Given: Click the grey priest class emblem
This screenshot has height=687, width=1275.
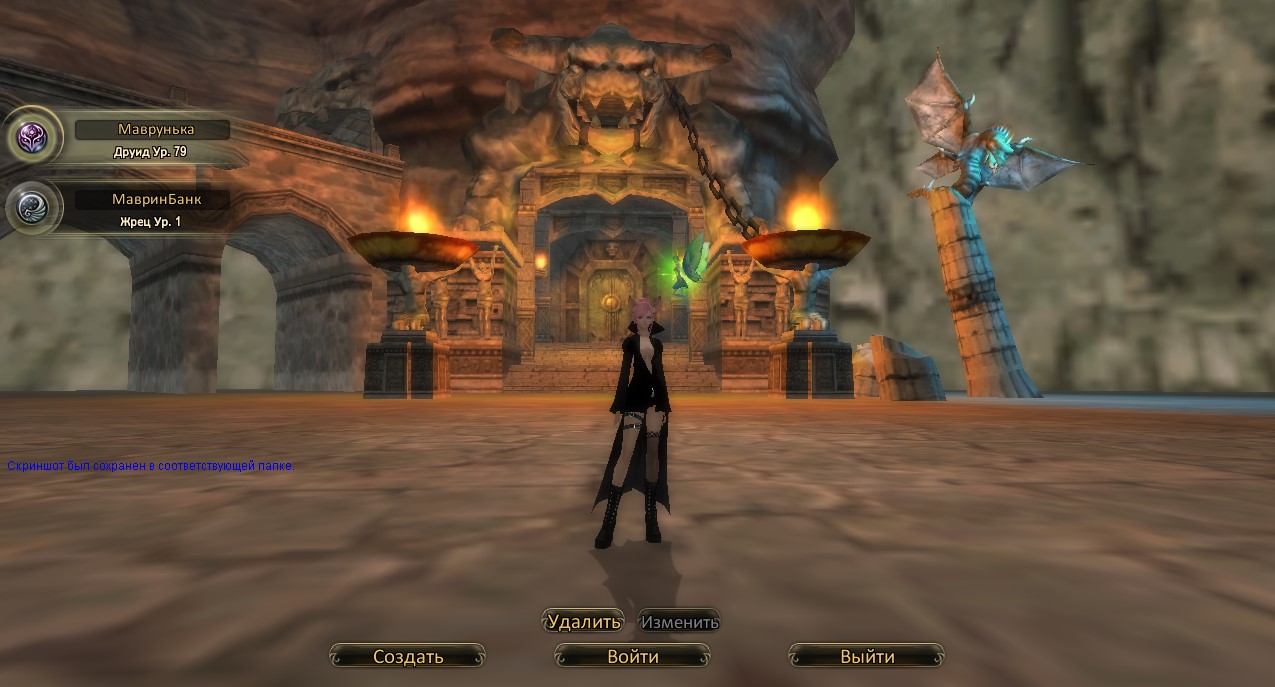Looking at the screenshot, I should click(x=35, y=206).
